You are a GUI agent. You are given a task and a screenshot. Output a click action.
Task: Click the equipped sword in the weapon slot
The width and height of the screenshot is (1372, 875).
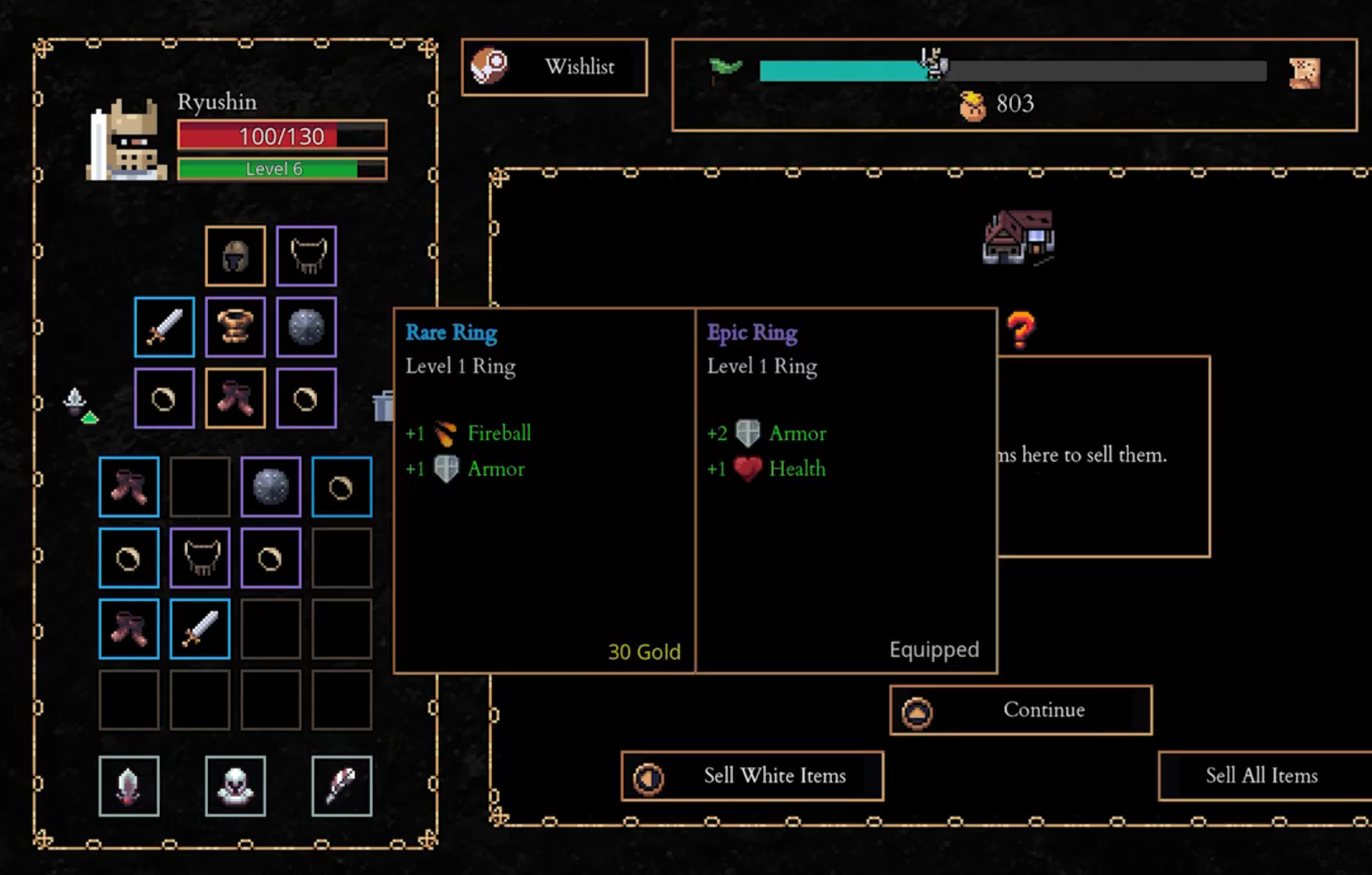(x=164, y=326)
